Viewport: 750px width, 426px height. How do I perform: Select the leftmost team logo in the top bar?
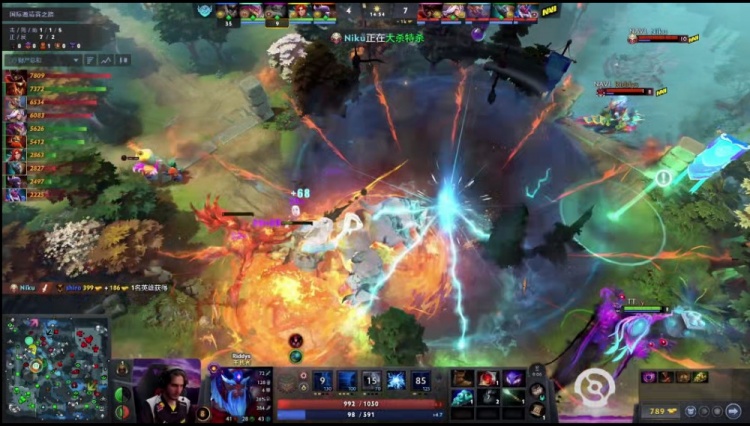205,11
